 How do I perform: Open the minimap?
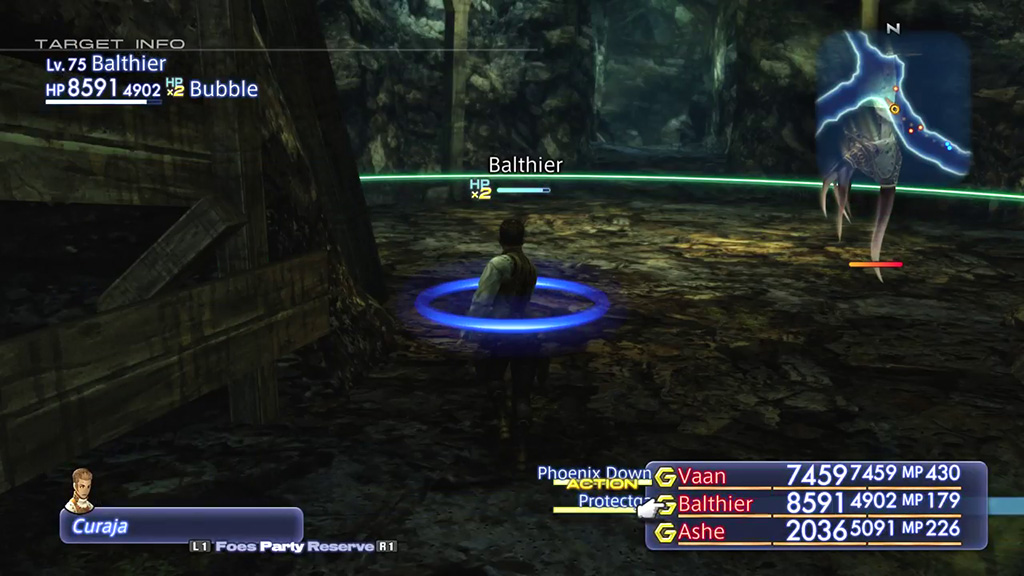coord(893,101)
